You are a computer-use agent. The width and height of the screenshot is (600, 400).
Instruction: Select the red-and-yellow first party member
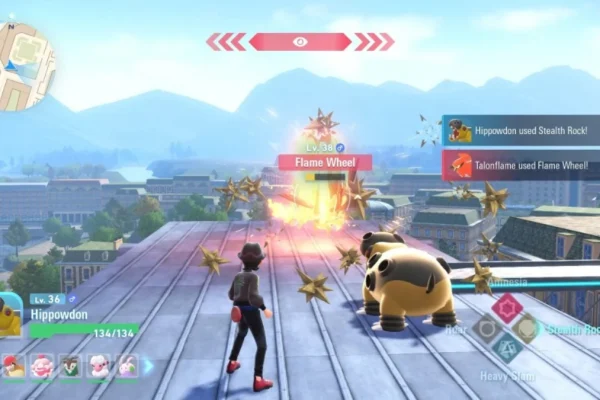[x=13, y=366]
